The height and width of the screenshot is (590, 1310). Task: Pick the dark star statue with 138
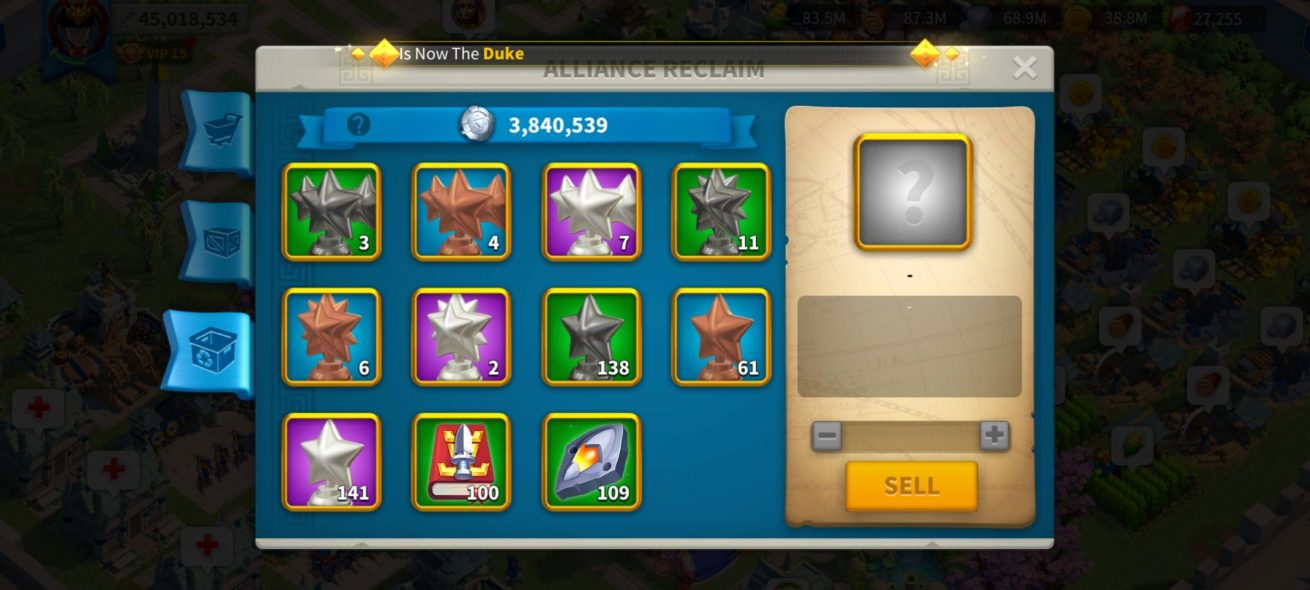click(x=591, y=337)
